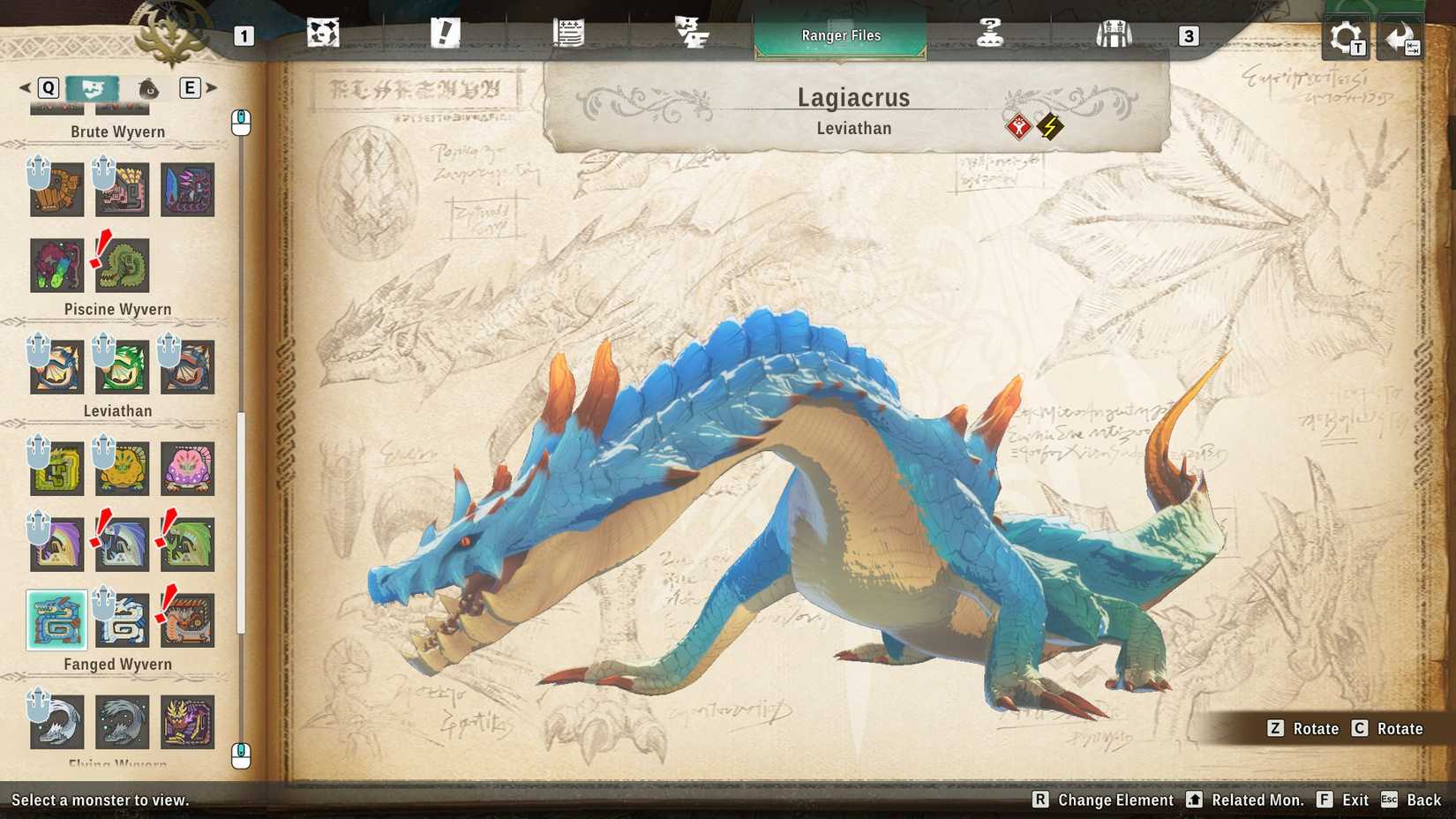Select the pink monster icon in the Leviathan section
This screenshot has height=819, width=1456.
click(x=187, y=469)
